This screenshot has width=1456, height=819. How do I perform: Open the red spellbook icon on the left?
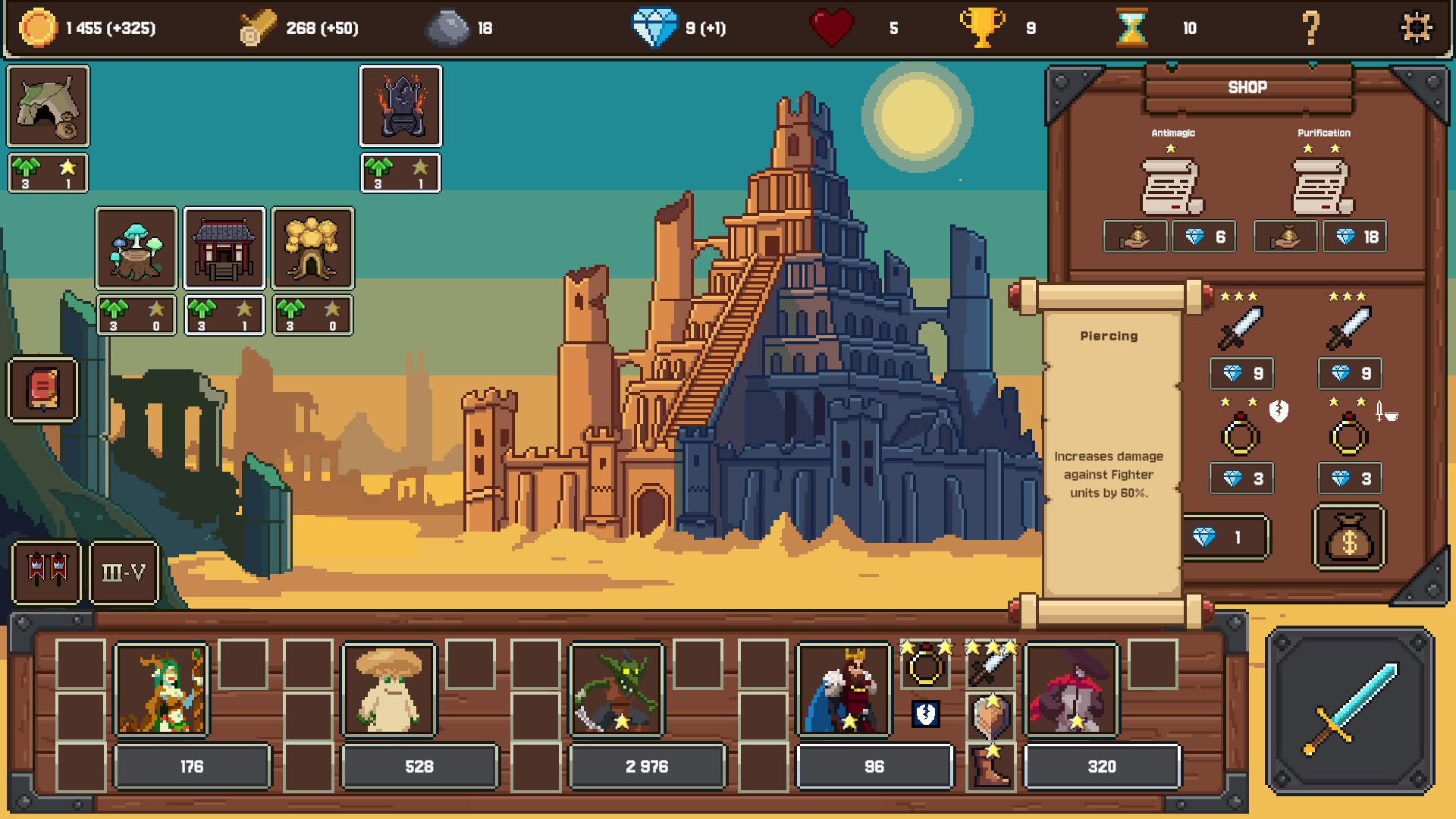[42, 391]
